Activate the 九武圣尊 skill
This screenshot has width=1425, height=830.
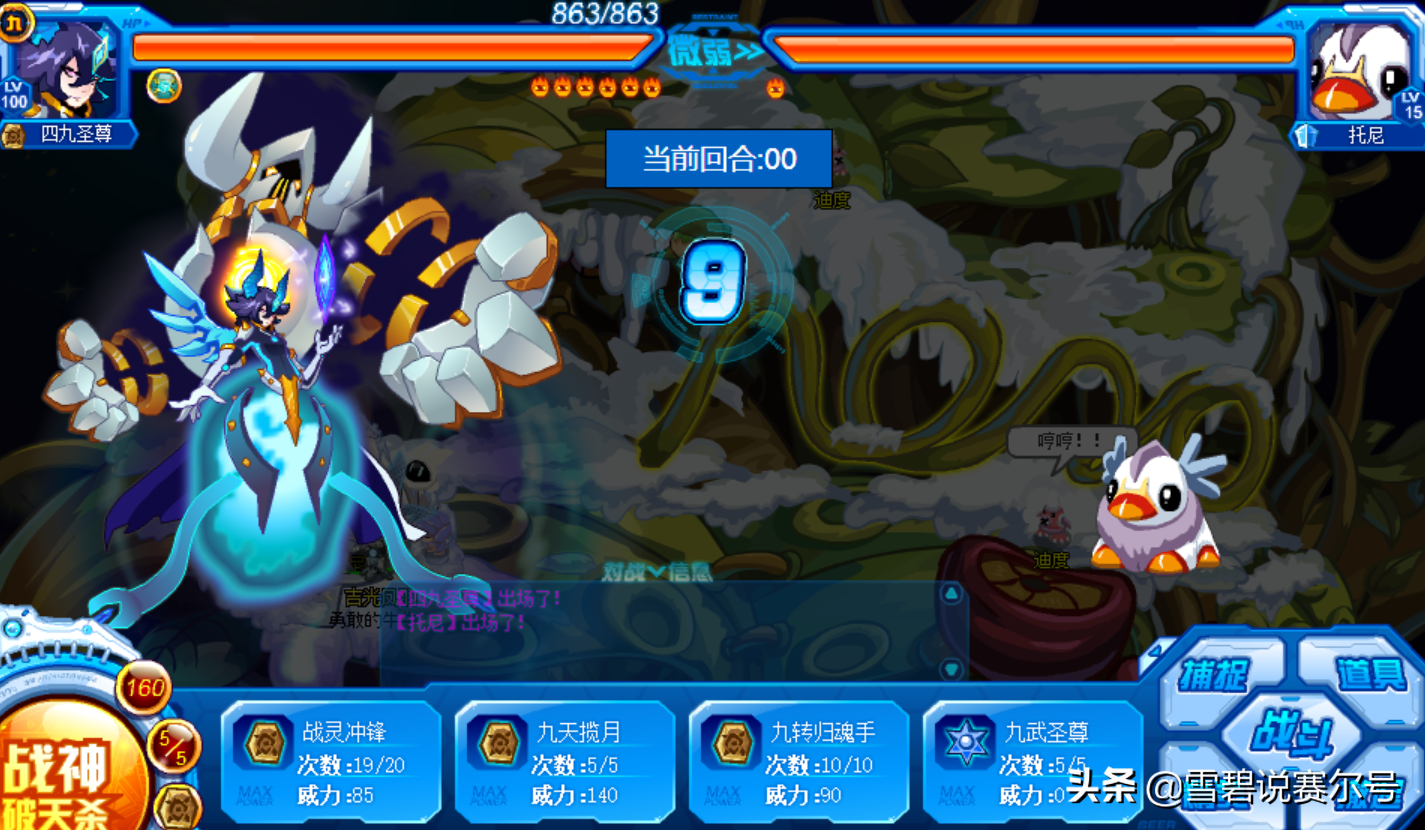click(x=1033, y=764)
